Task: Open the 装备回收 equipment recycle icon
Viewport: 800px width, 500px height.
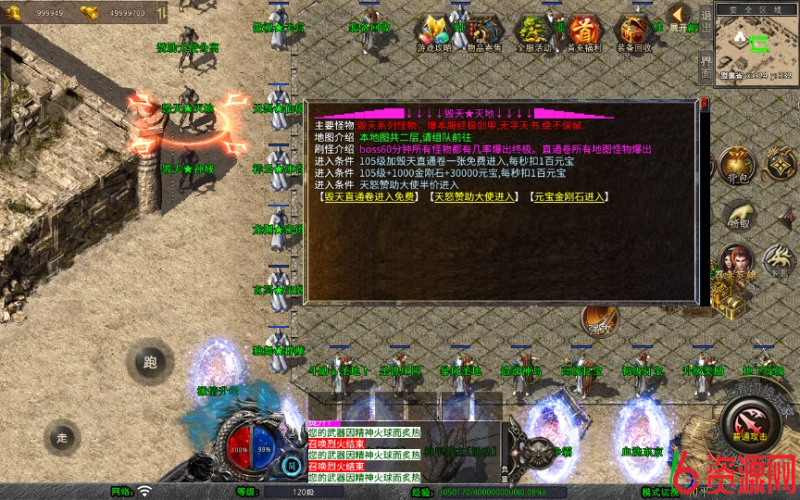Action: pyautogui.click(x=635, y=32)
